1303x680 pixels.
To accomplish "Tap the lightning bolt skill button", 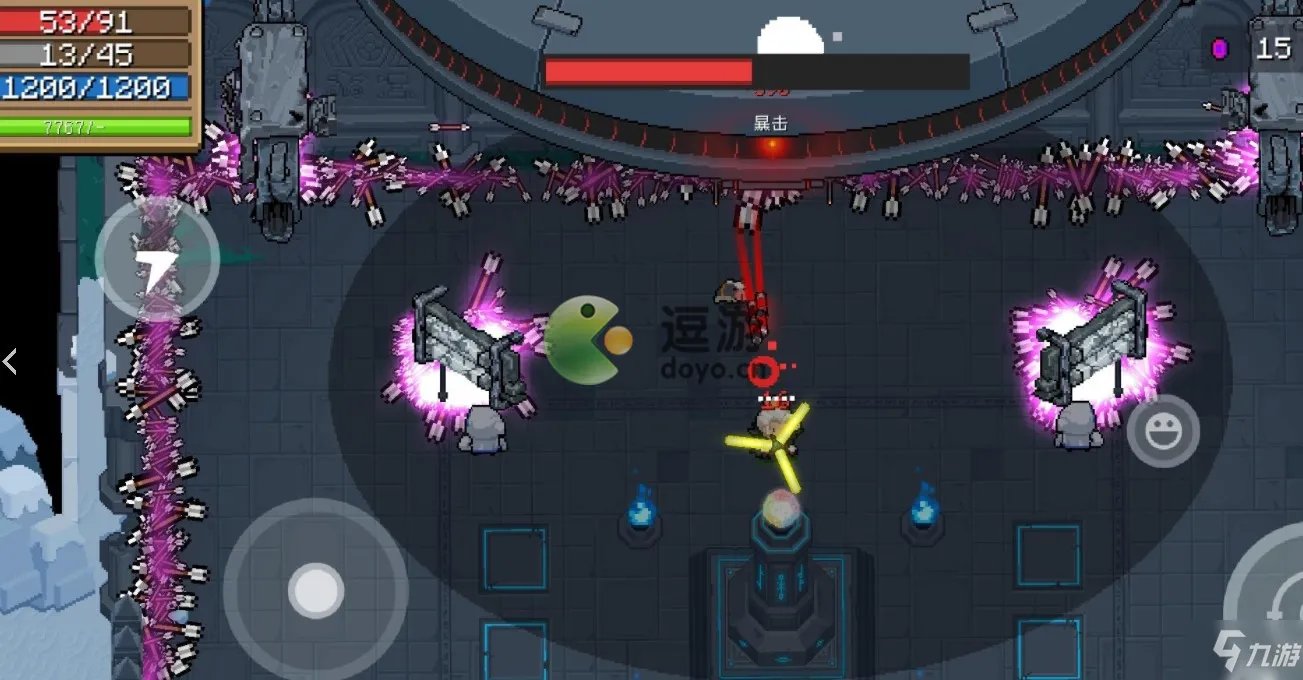I will pyautogui.click(x=157, y=259).
